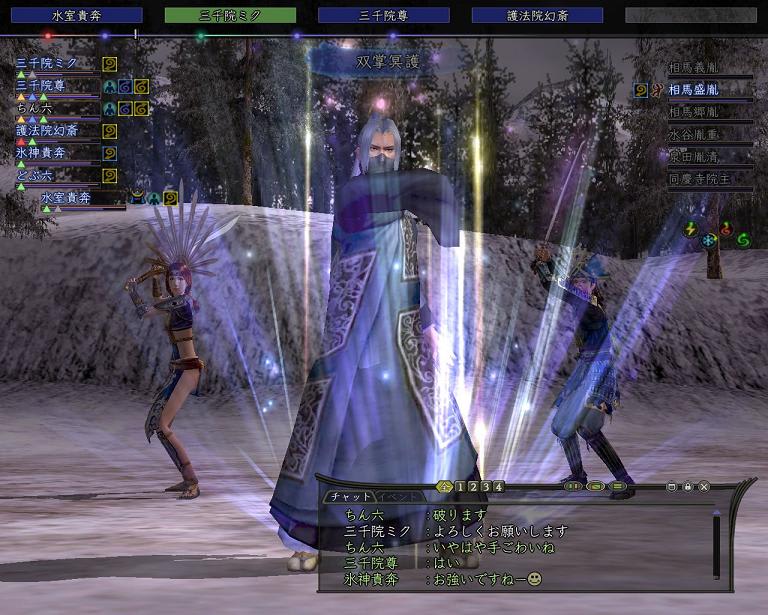Target enemy 相馬義胤 in the enemy list

[708, 69]
